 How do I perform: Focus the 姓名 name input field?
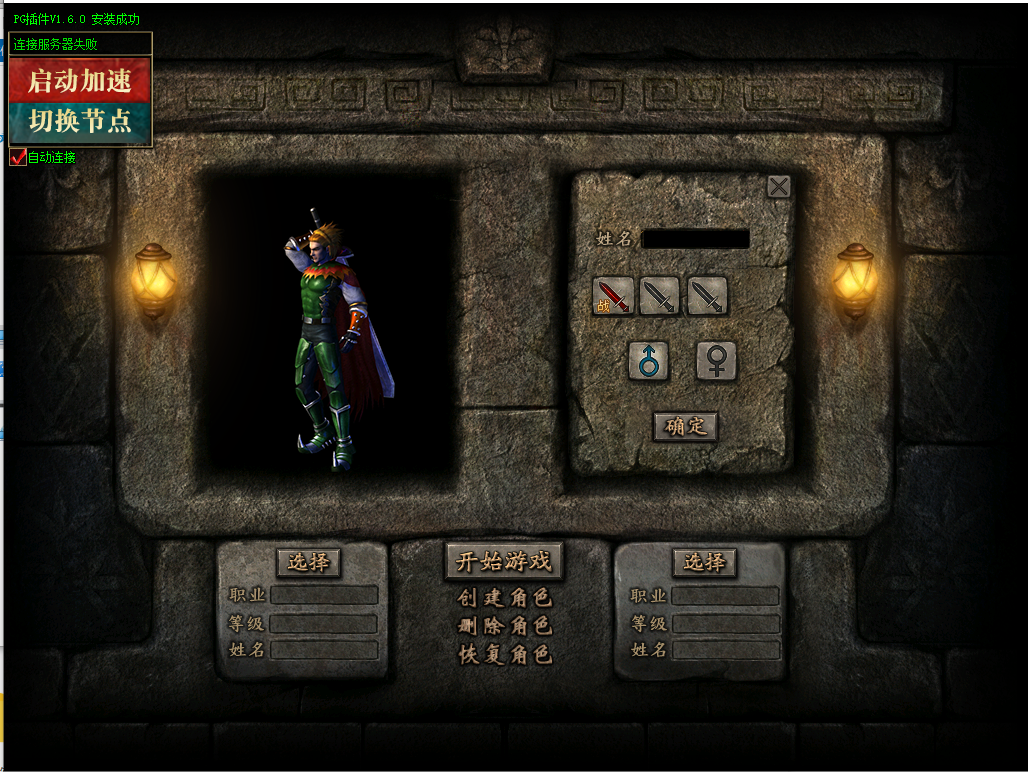pos(695,239)
